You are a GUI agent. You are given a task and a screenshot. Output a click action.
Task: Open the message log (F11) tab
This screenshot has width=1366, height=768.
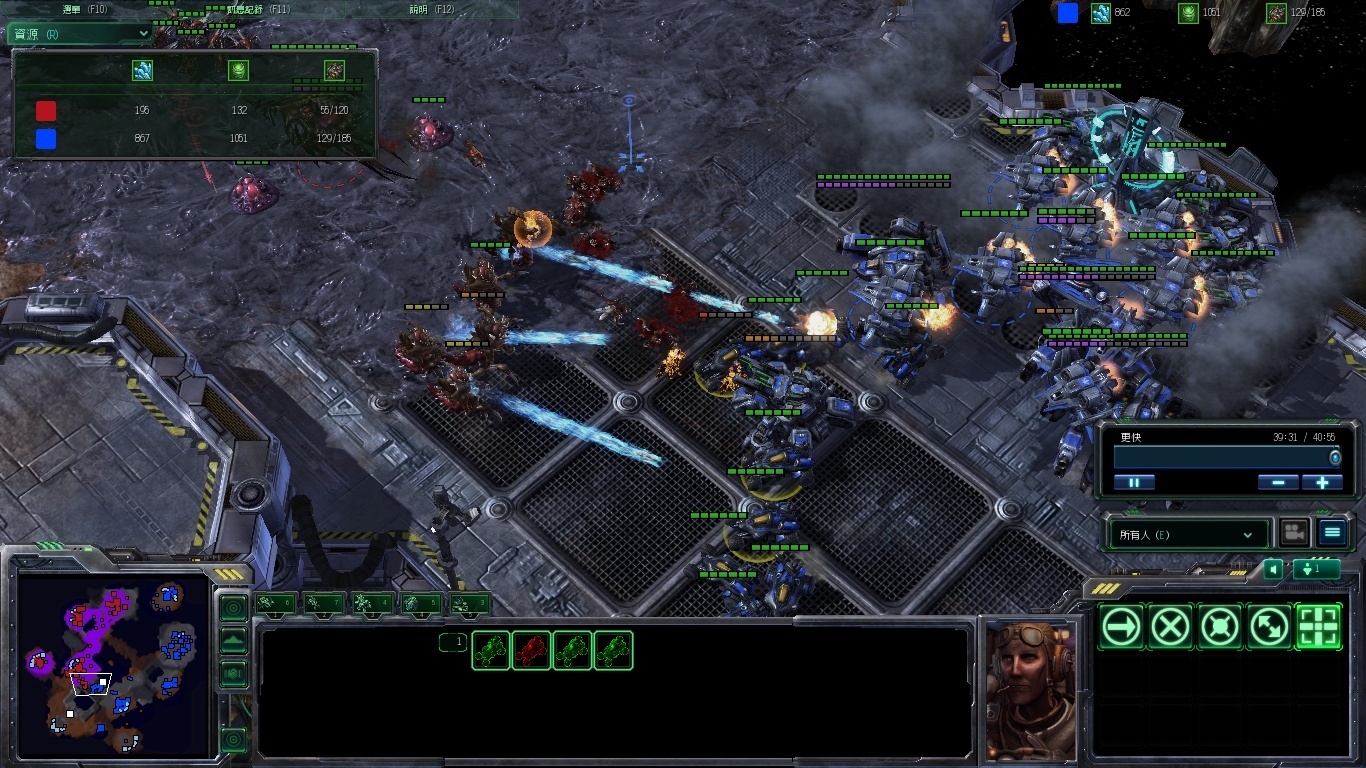(x=260, y=9)
